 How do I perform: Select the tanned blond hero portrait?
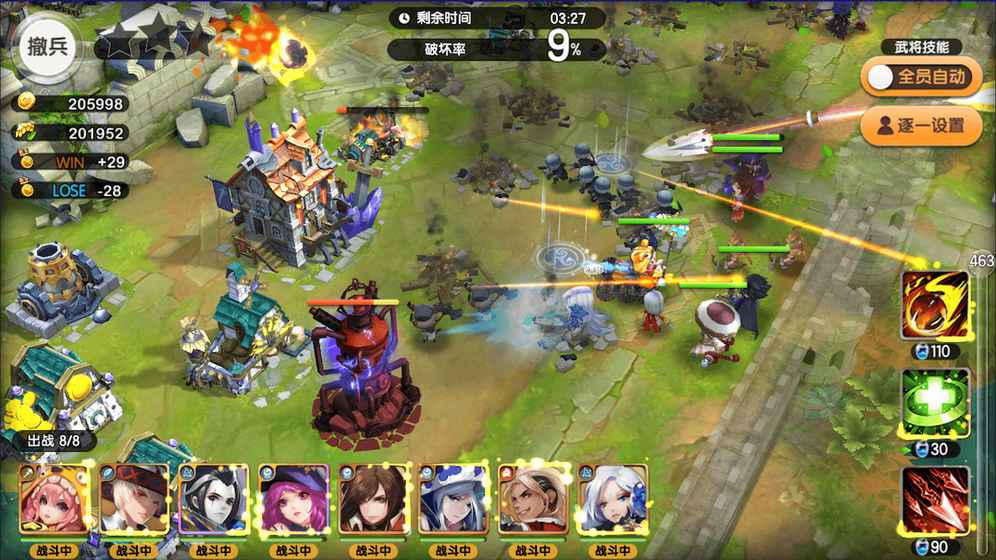(x=533, y=499)
